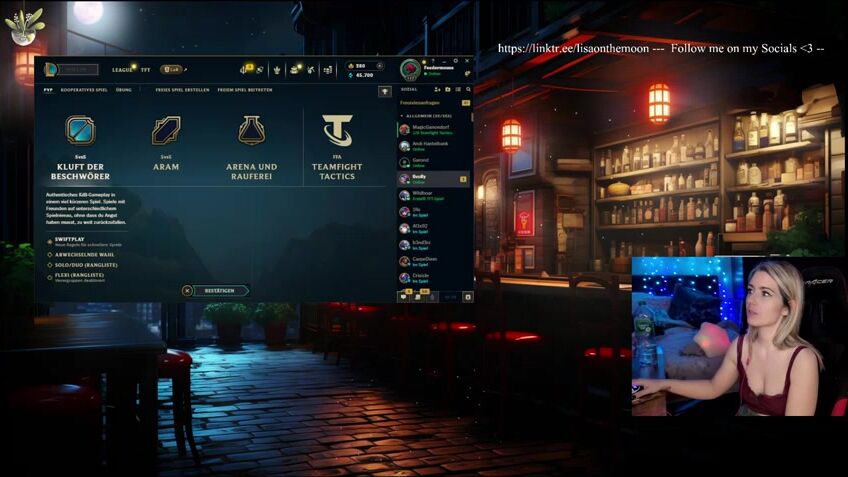The width and height of the screenshot is (848, 477).
Task: Click friend MagicGamendorf in the friends list
Action: [432, 129]
